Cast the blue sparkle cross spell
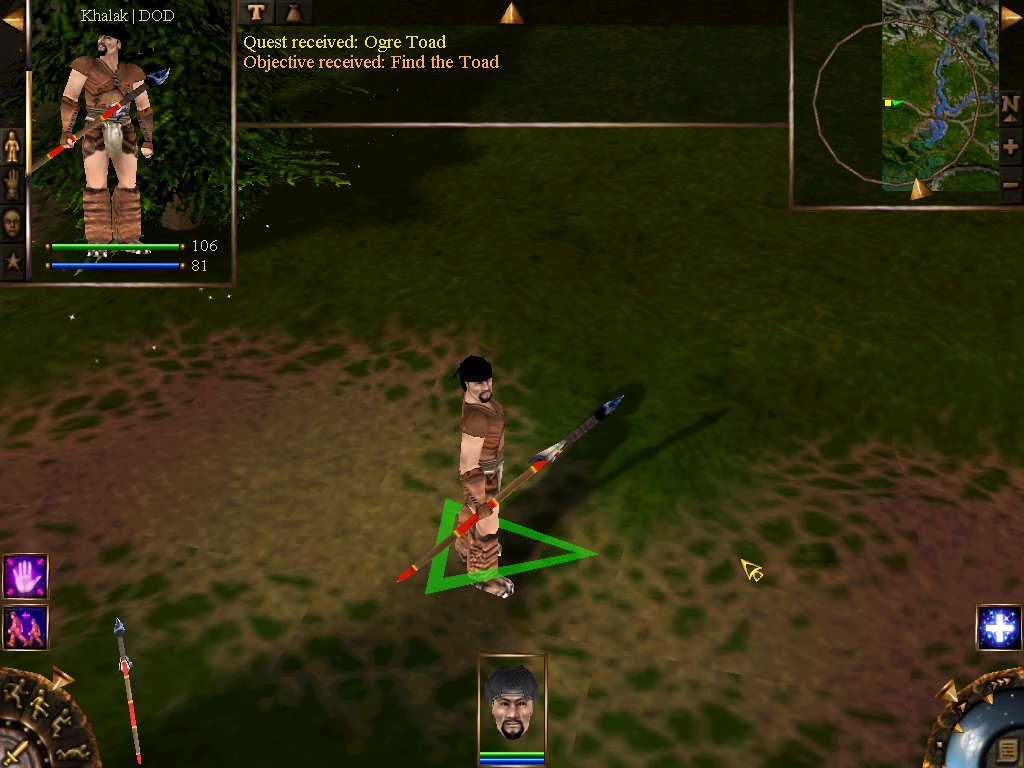The height and width of the screenshot is (768, 1024). (x=998, y=628)
